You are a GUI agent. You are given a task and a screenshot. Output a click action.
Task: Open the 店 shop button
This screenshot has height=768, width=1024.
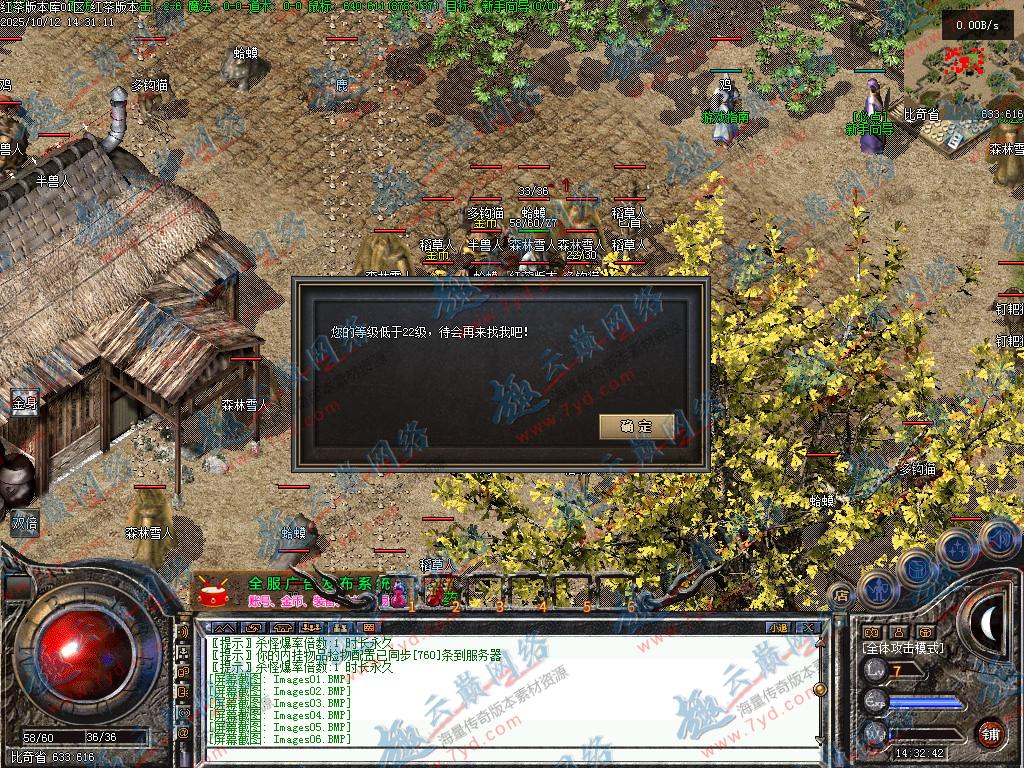pyautogui.click(x=841, y=594)
